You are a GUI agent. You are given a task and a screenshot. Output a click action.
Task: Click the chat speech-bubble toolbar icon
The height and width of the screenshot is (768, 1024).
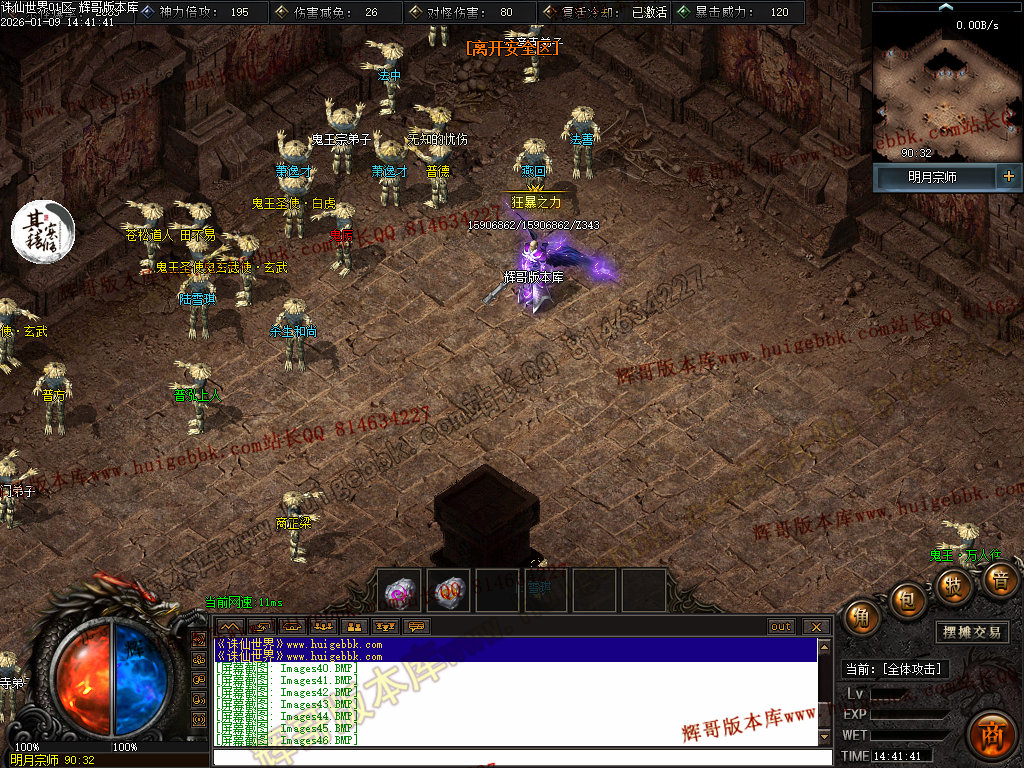click(x=416, y=627)
